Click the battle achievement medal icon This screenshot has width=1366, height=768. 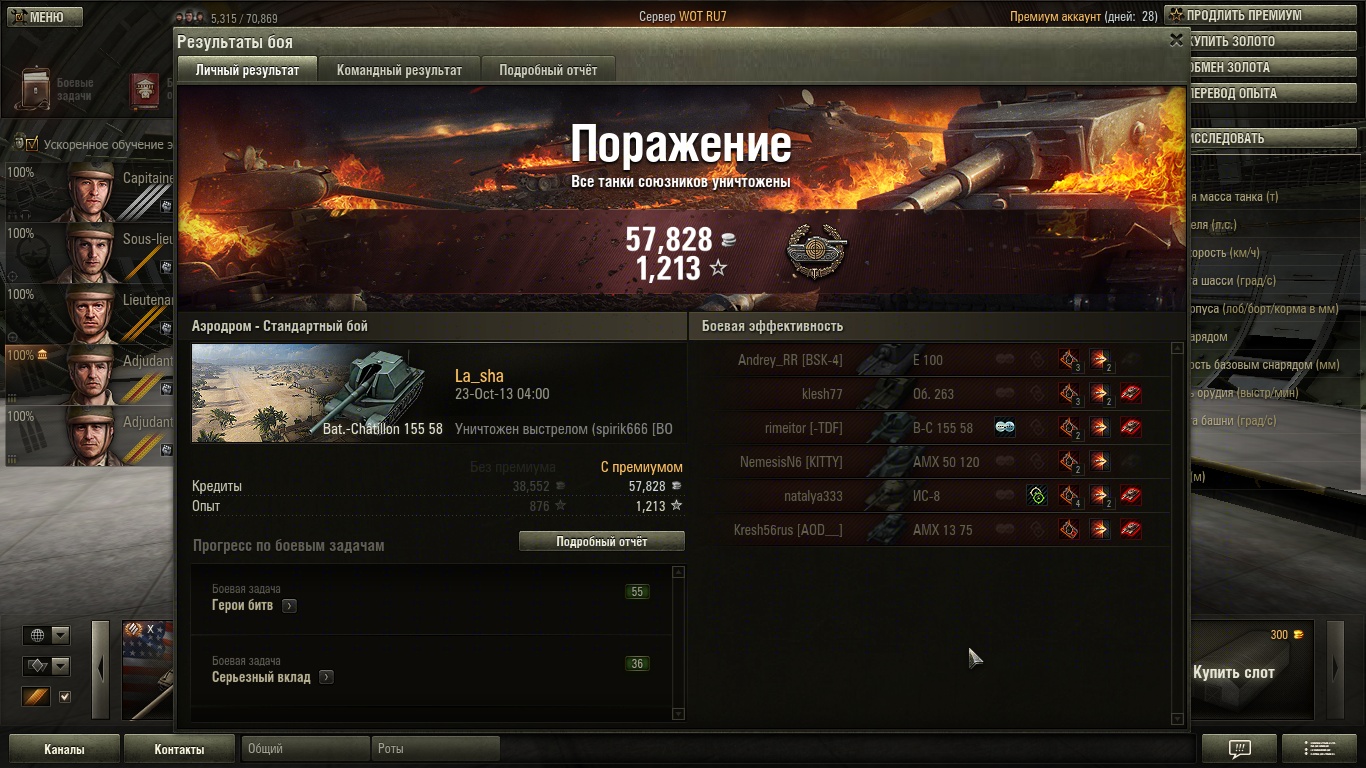click(x=816, y=253)
